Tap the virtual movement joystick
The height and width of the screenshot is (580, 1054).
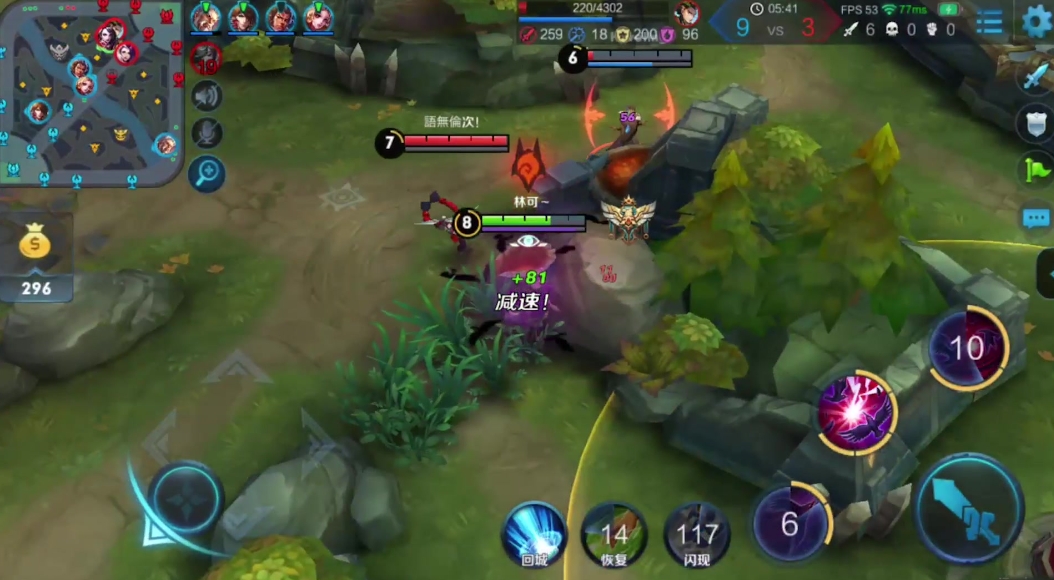click(186, 498)
